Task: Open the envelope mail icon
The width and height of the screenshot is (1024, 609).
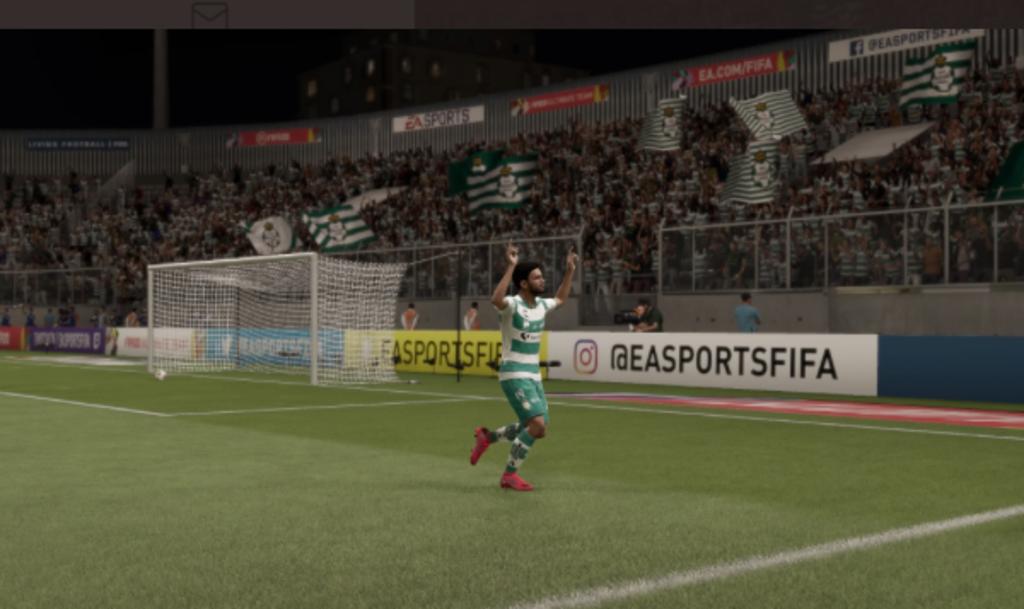Action: (209, 14)
